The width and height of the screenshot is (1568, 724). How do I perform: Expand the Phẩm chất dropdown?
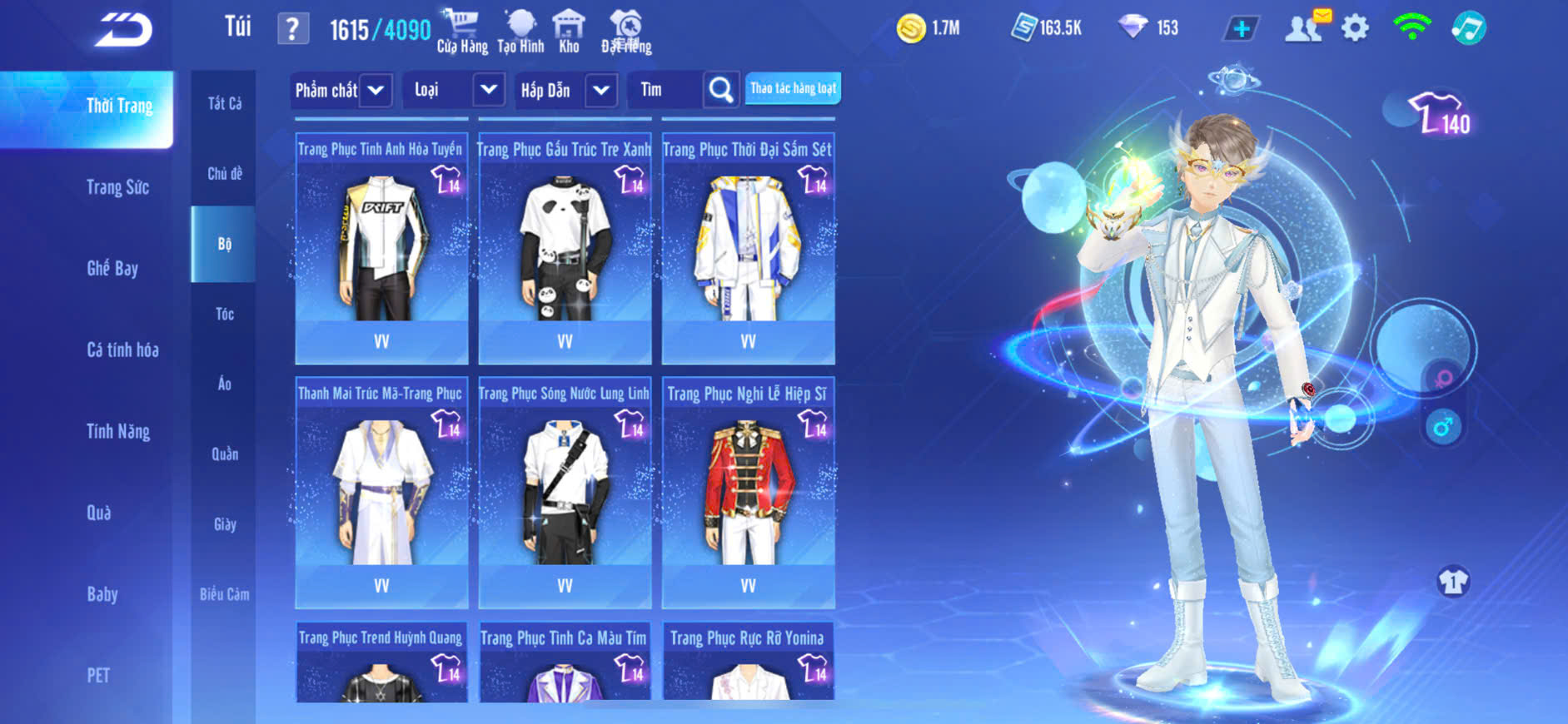[341, 90]
